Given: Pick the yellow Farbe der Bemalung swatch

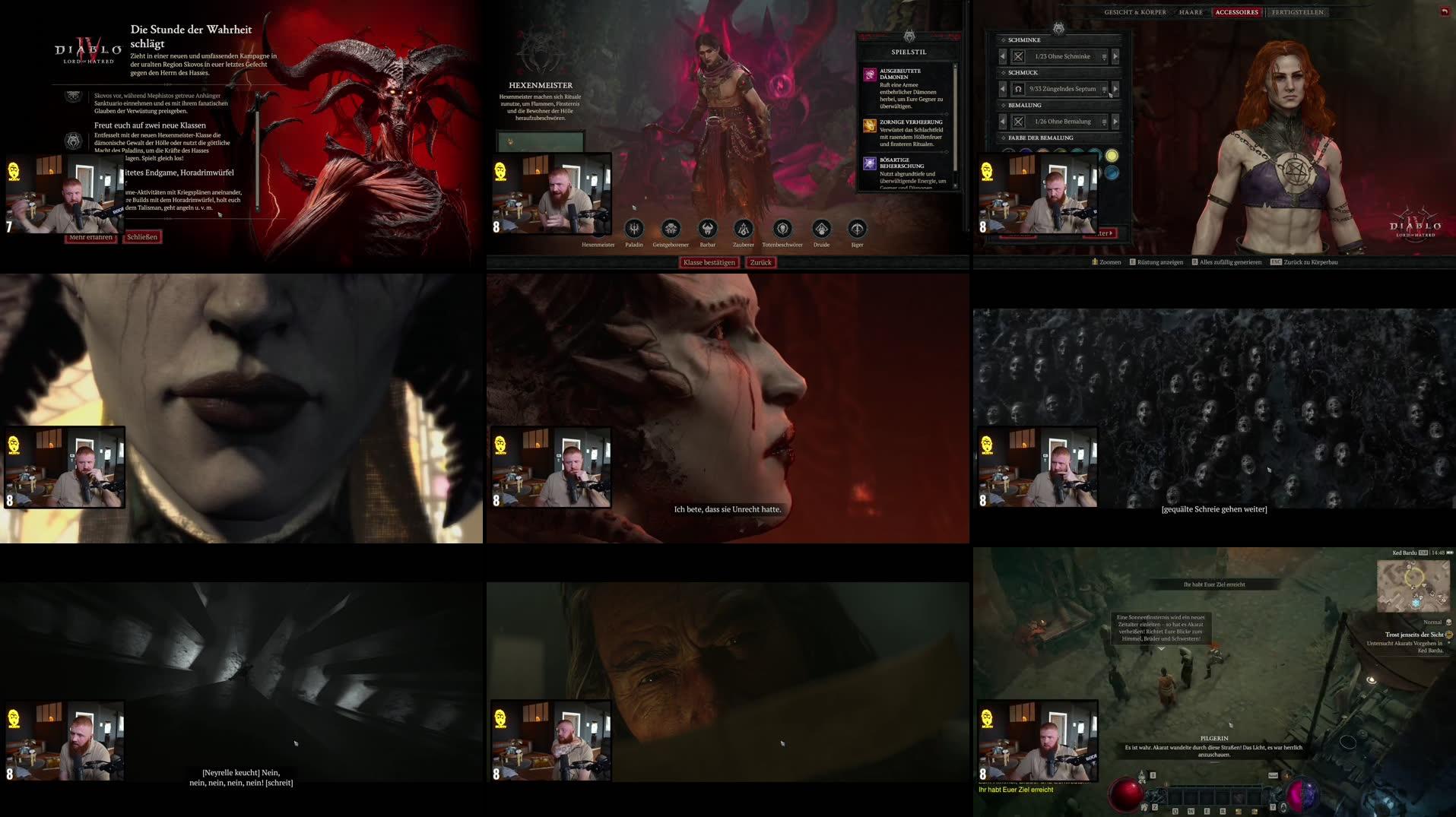Looking at the screenshot, I should tap(1112, 157).
